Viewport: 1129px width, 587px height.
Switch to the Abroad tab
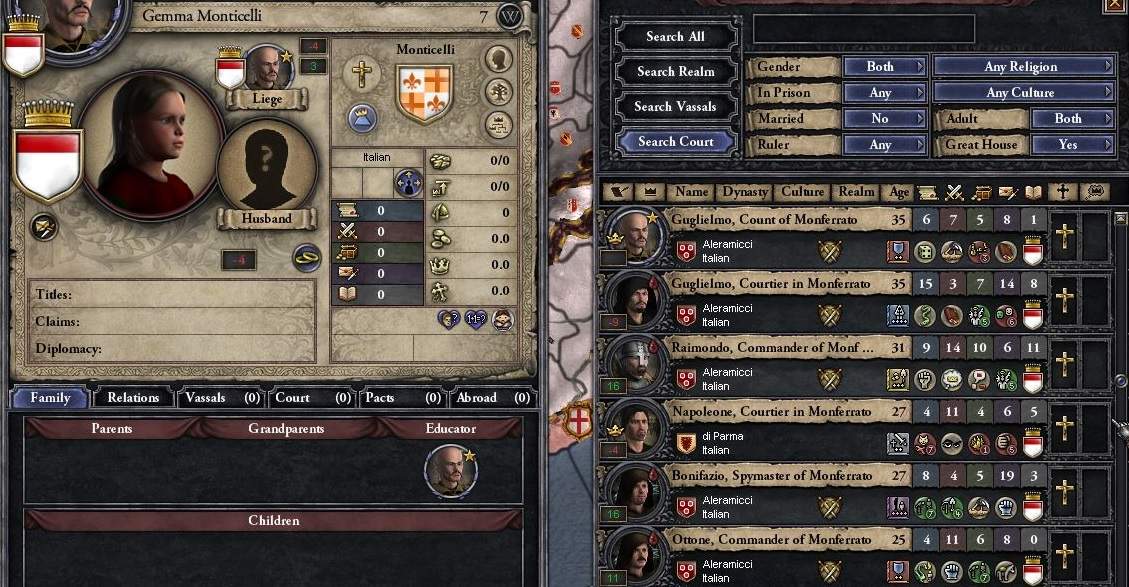pos(489,398)
